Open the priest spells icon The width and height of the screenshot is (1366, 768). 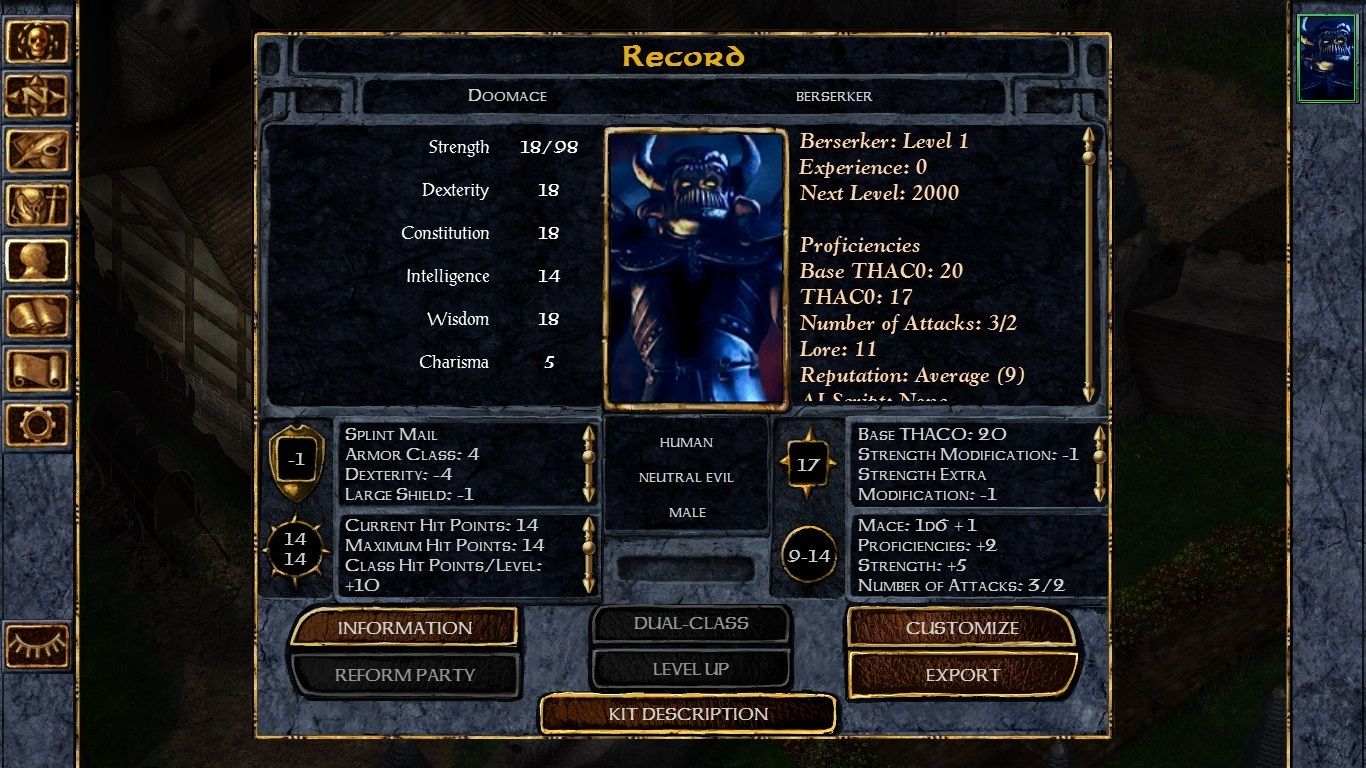click(40, 205)
